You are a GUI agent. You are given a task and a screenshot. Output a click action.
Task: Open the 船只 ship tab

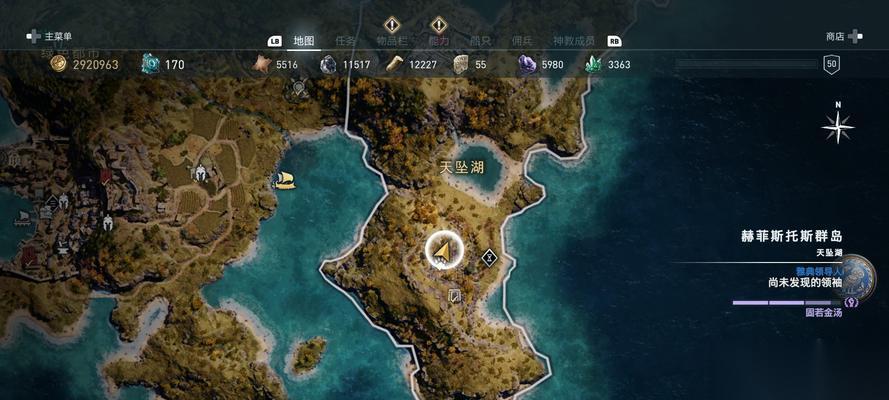click(481, 41)
